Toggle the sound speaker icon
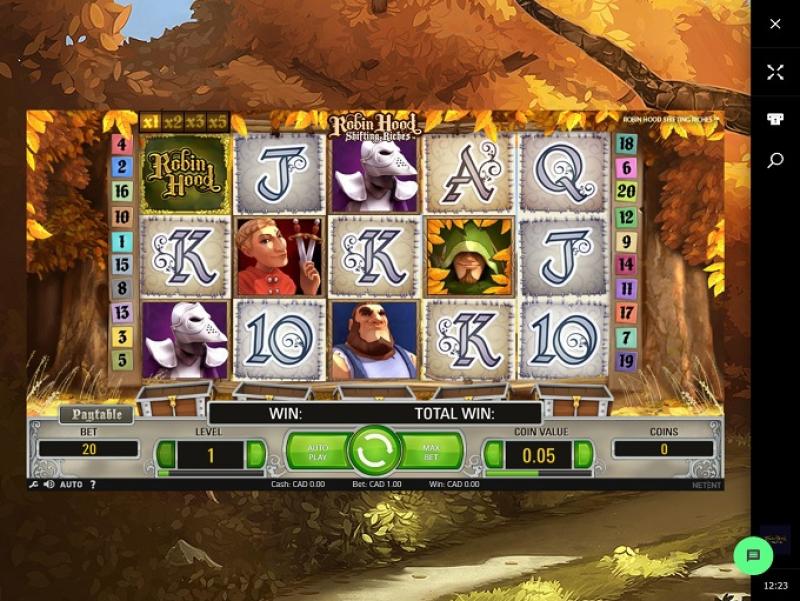 coord(48,484)
